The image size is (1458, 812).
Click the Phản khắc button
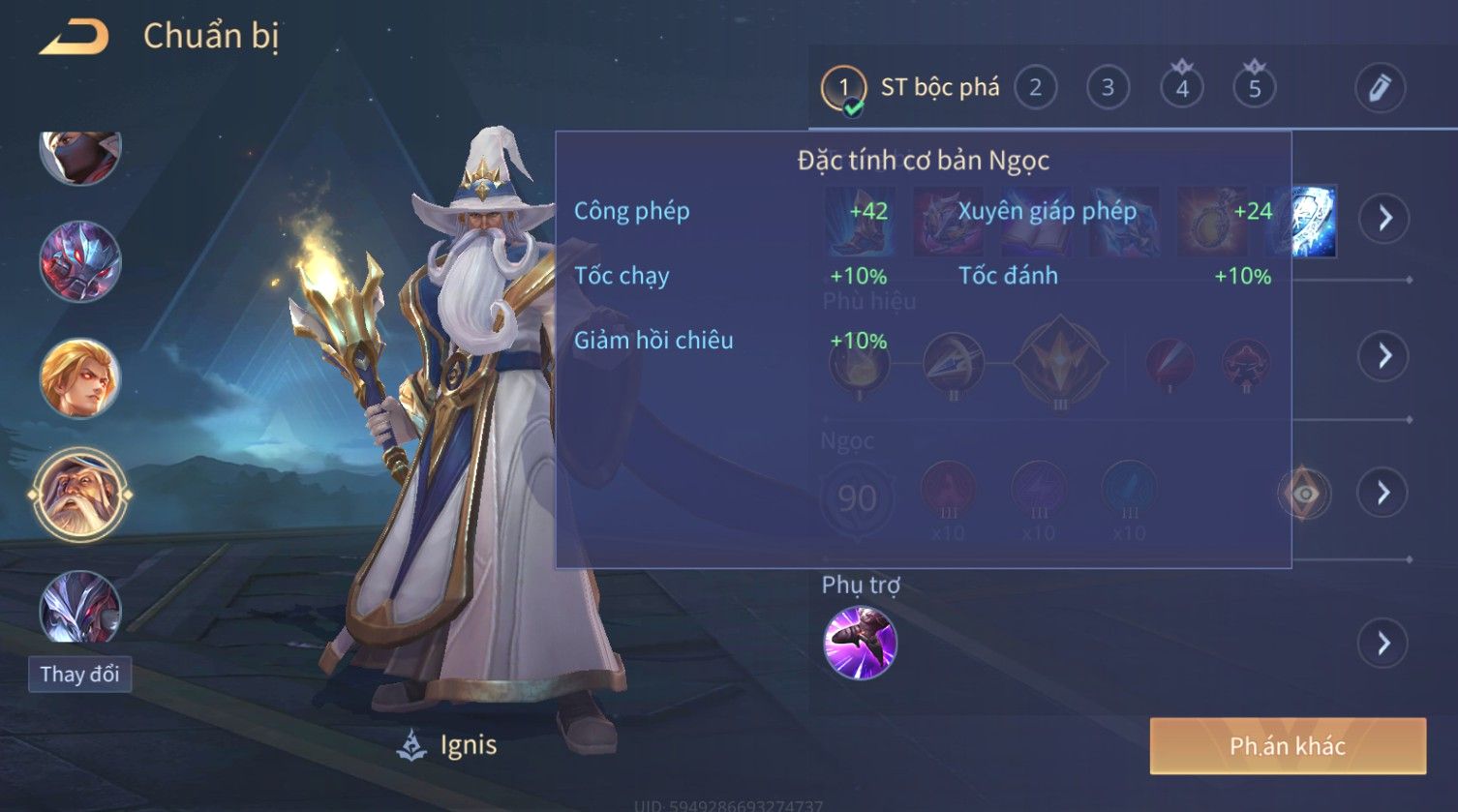[1288, 745]
